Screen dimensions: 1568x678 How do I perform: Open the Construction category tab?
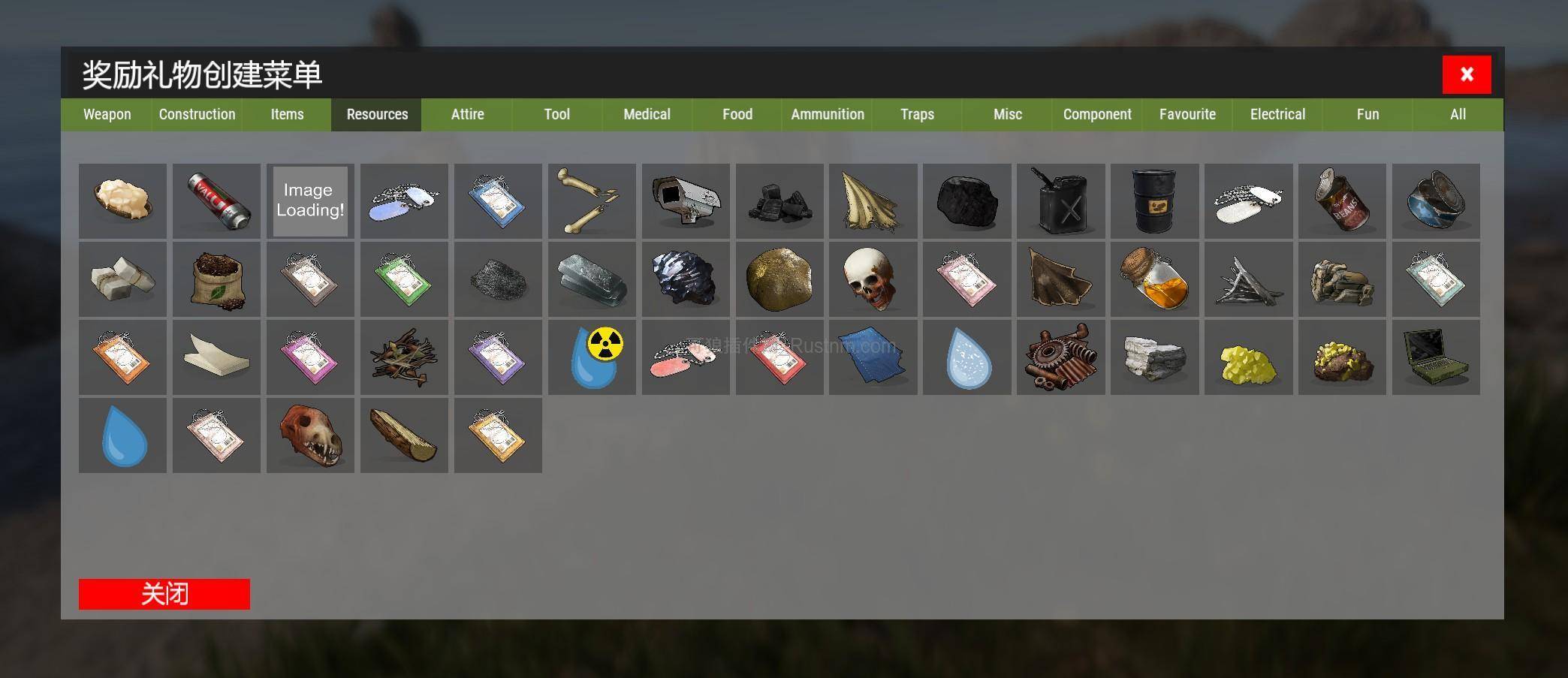197,114
